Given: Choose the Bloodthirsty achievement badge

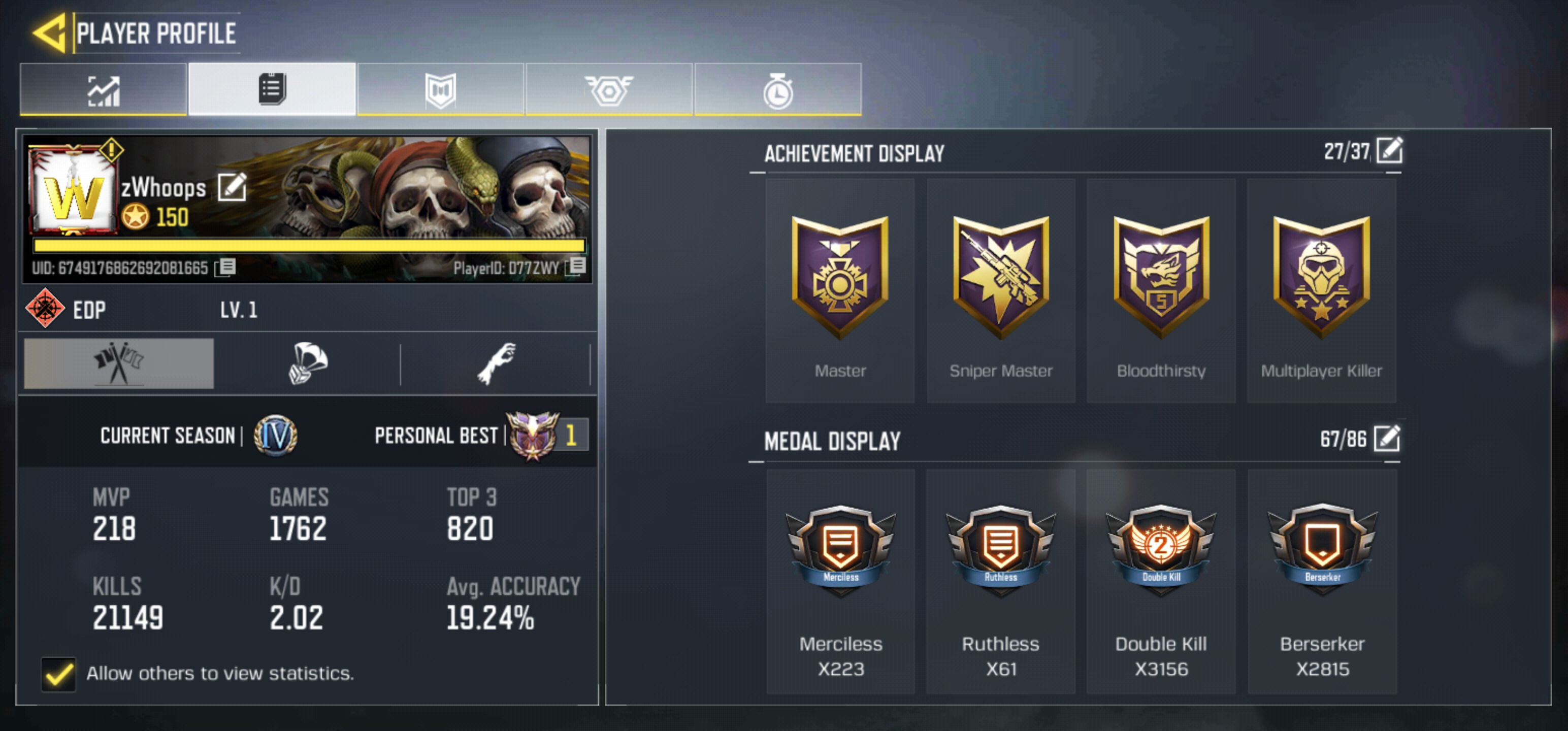Looking at the screenshot, I should (x=1161, y=291).
